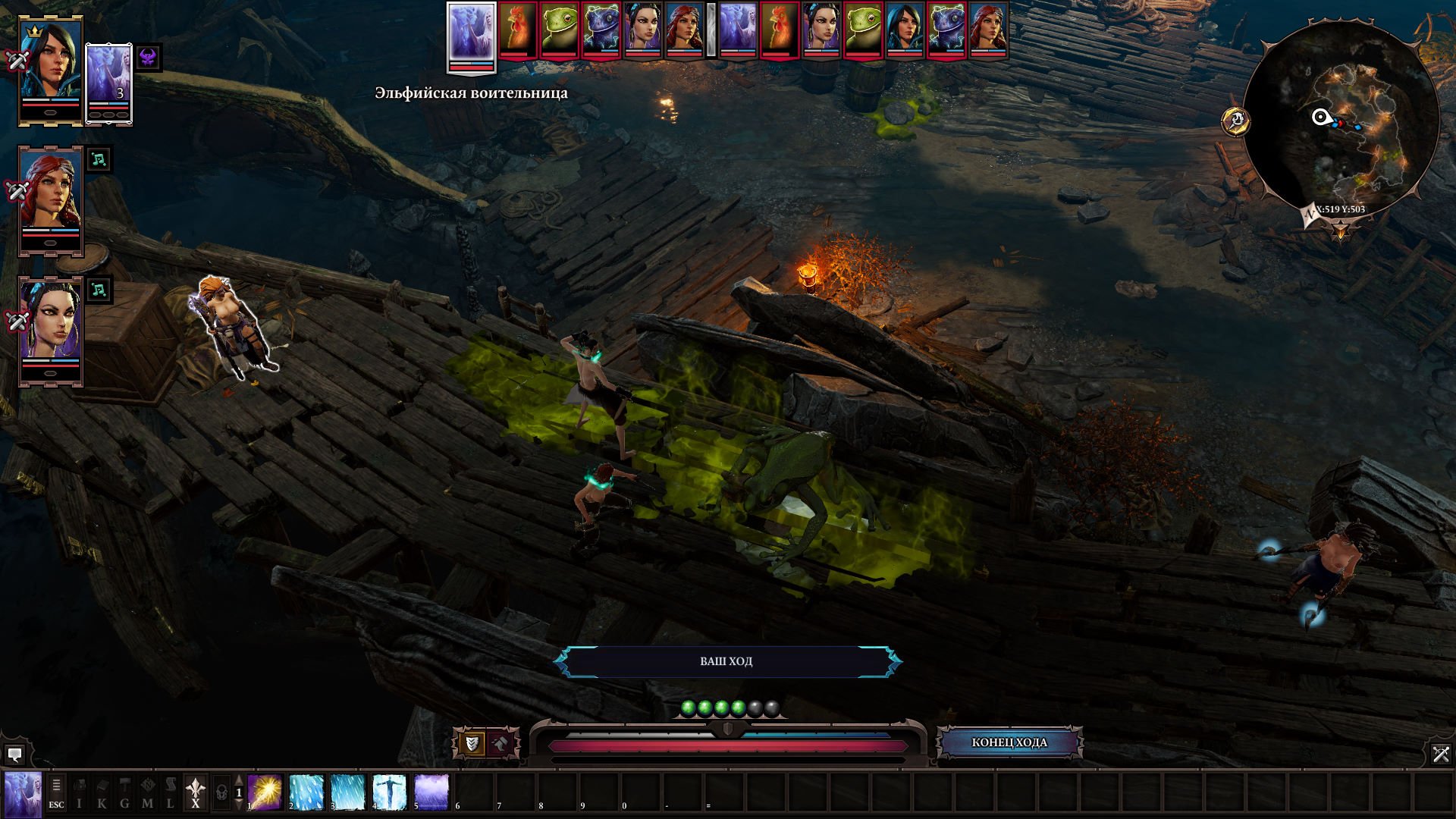The height and width of the screenshot is (819, 1456).
Task: Use the hail shards skill in slot 2
Action: 306,792
